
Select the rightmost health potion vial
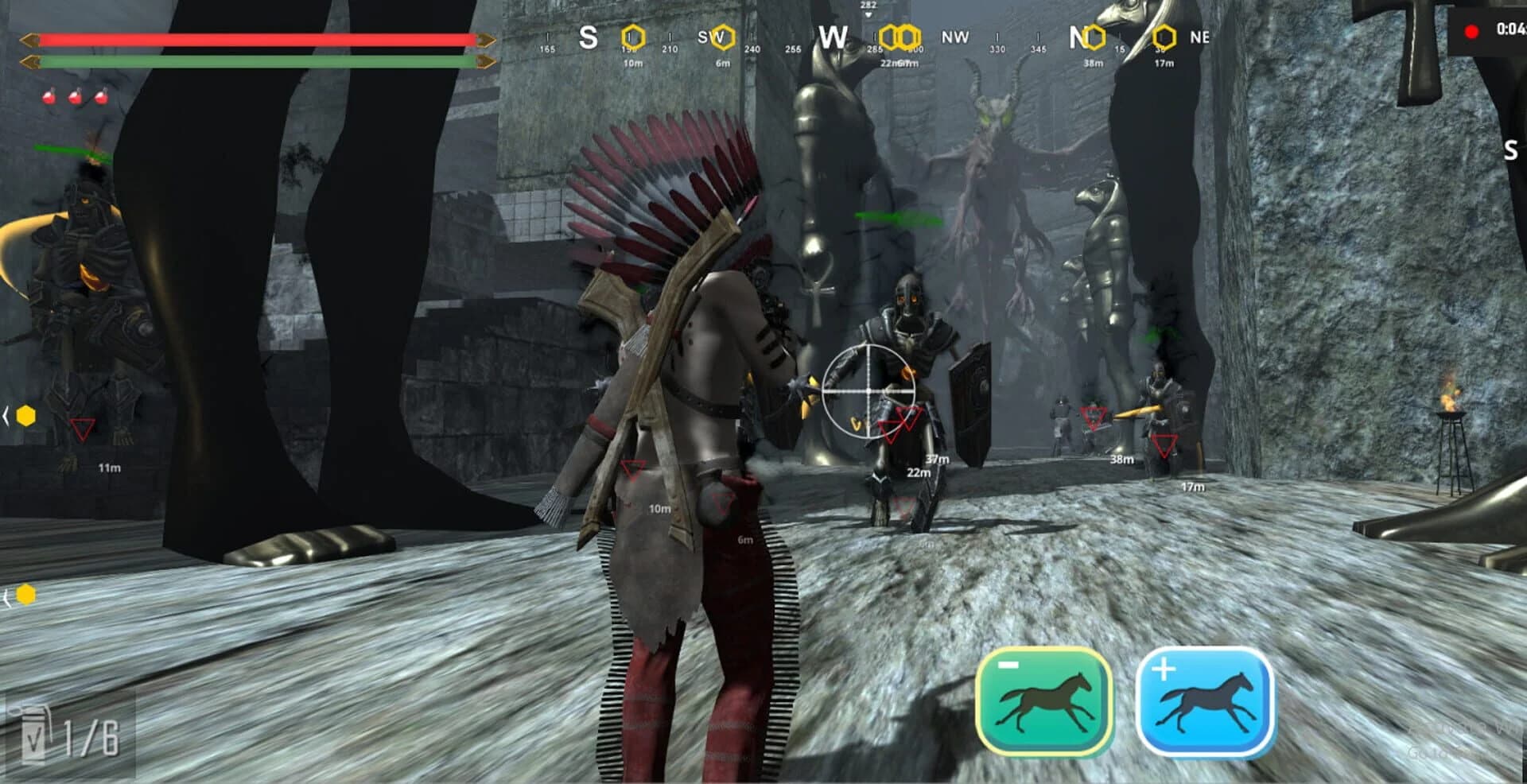pyautogui.click(x=102, y=97)
